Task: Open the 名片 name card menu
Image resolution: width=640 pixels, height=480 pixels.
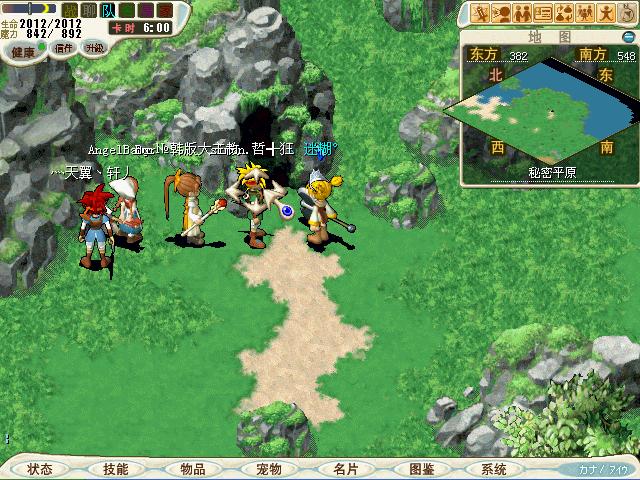Action: [x=345, y=469]
